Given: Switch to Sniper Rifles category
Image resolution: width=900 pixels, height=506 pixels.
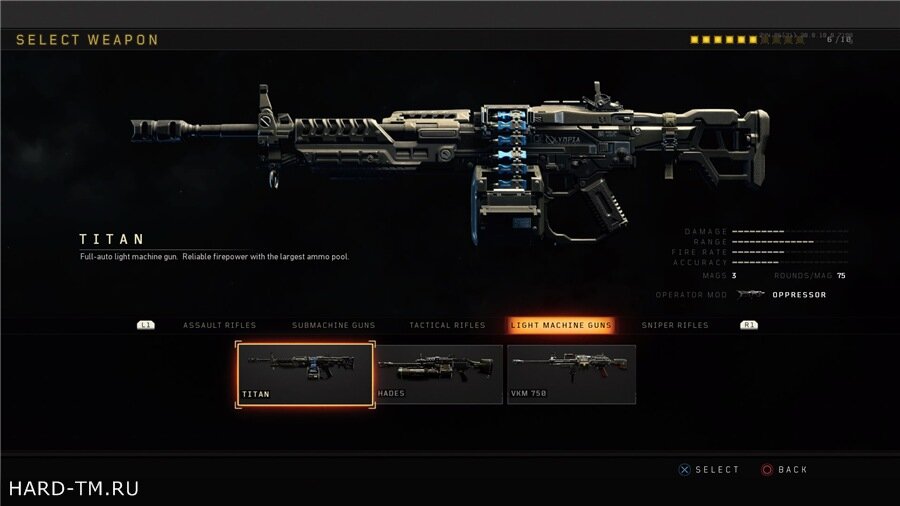Looking at the screenshot, I should tap(676, 325).
